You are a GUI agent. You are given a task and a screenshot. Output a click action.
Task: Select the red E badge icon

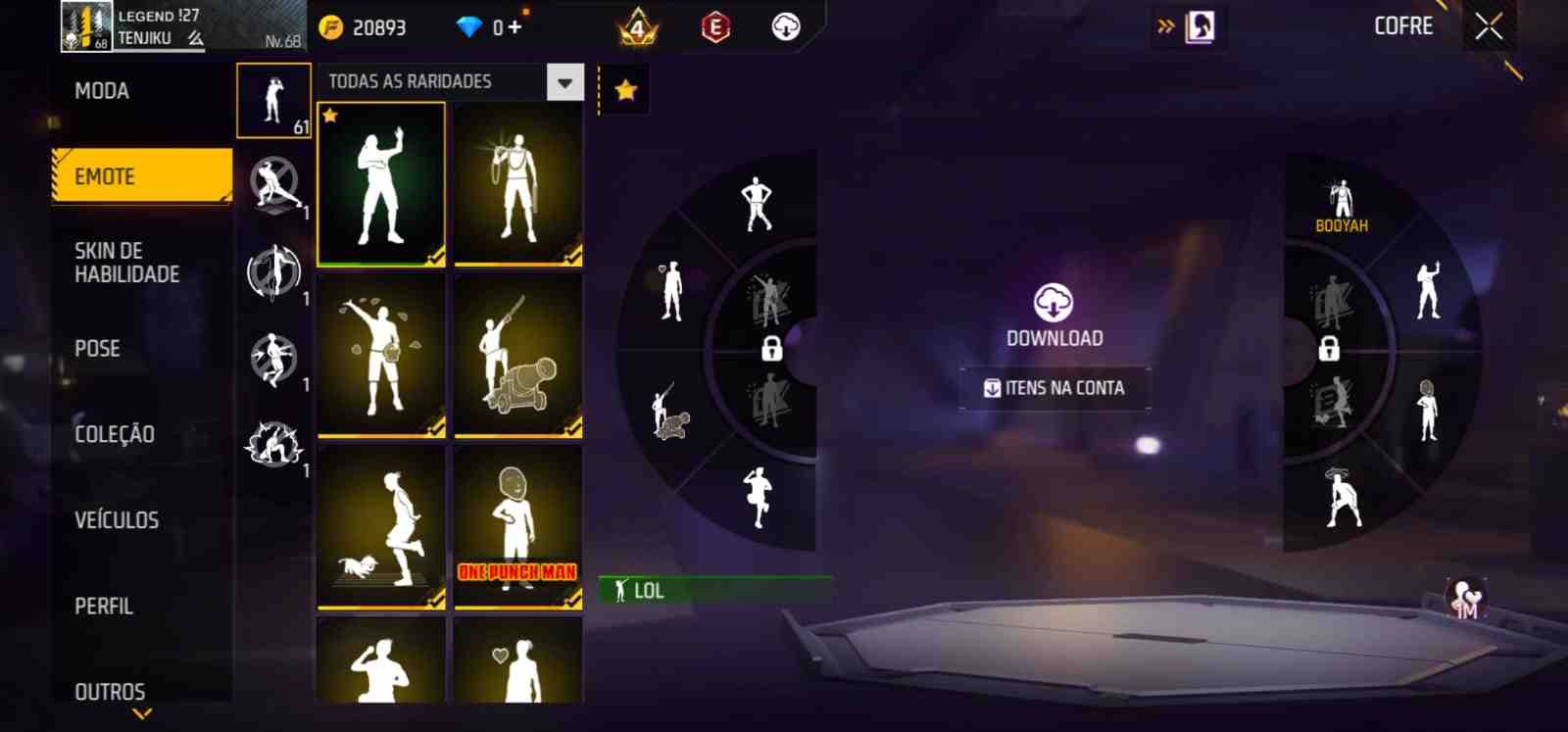click(714, 26)
